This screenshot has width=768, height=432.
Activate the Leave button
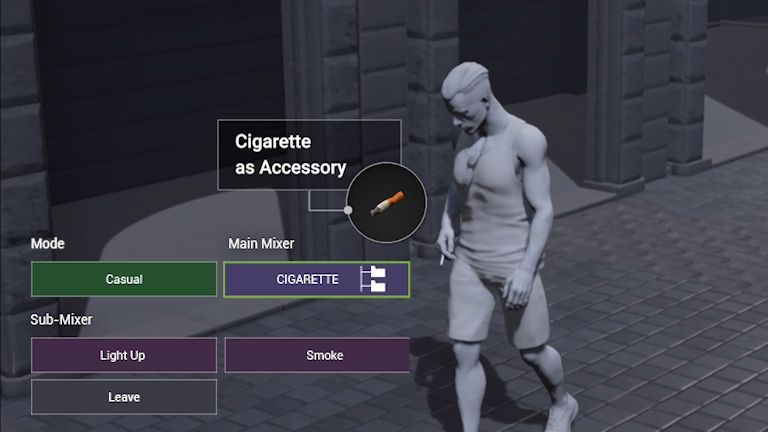click(124, 397)
